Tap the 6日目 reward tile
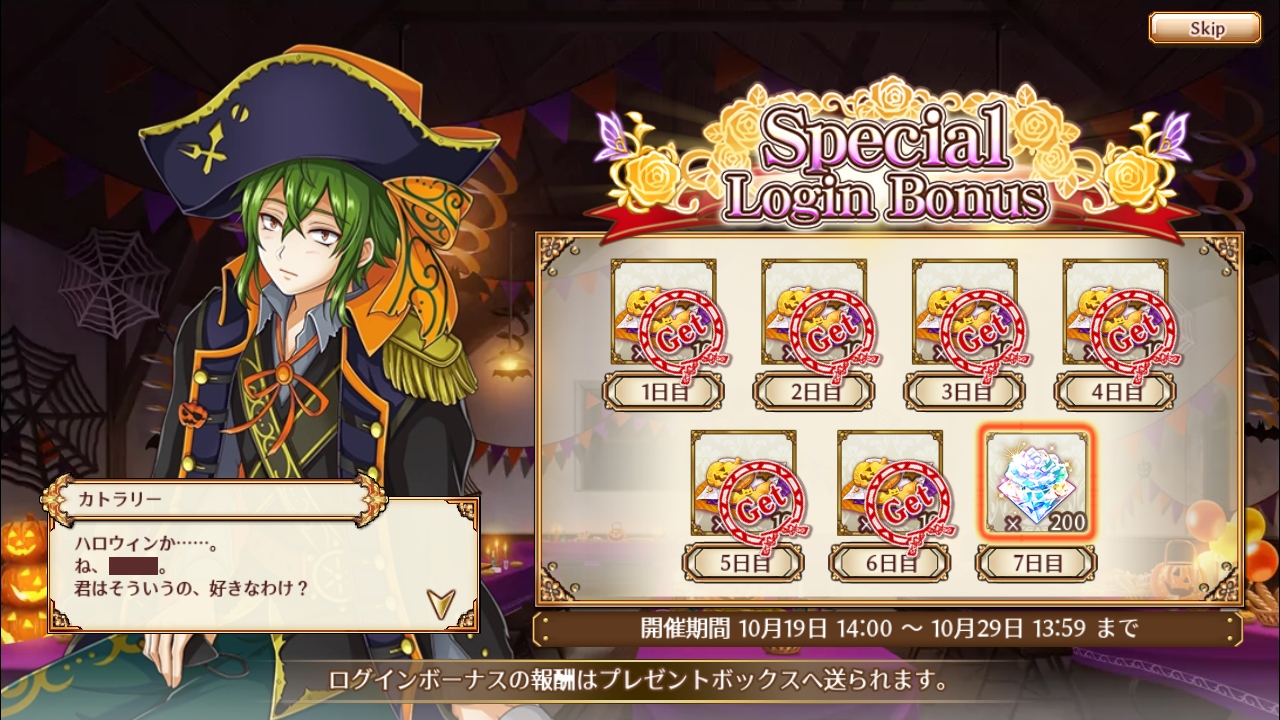The width and height of the screenshot is (1280, 720). click(889, 483)
